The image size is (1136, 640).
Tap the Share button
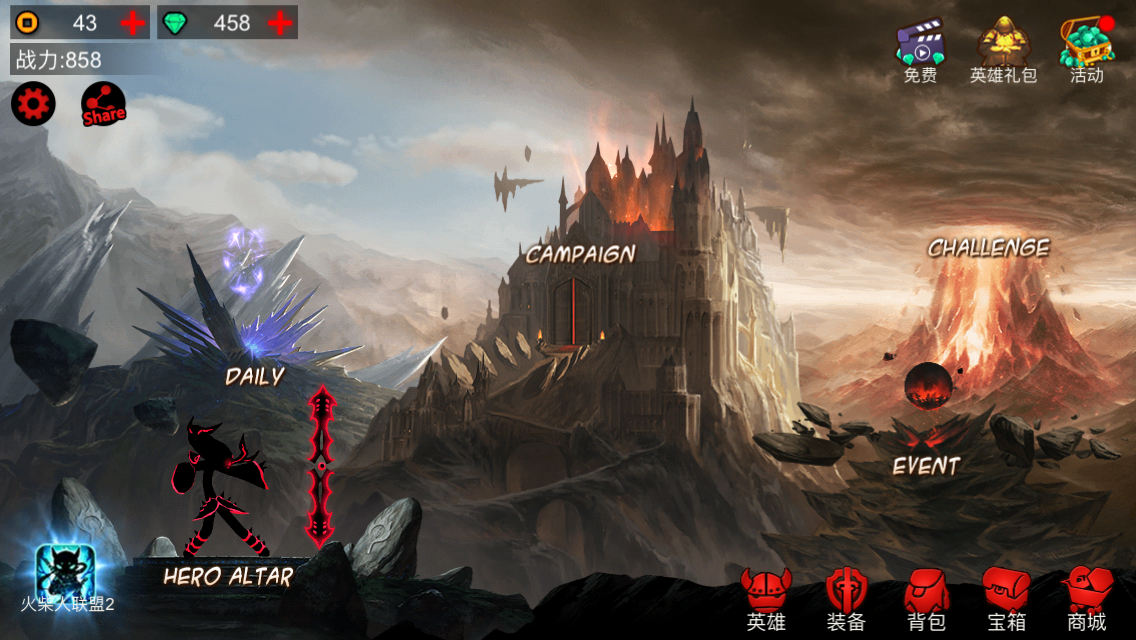coord(103,104)
